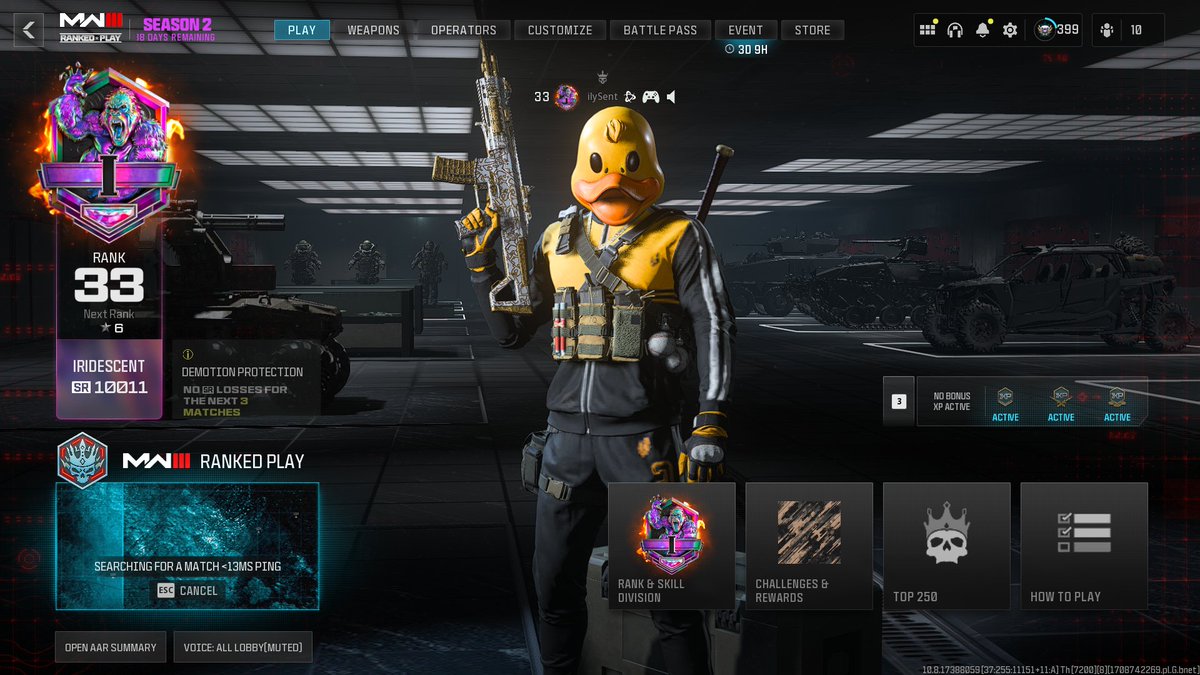Viewport: 1200px width, 675px height.
Task: View Challenges & Rewards
Action: point(809,546)
